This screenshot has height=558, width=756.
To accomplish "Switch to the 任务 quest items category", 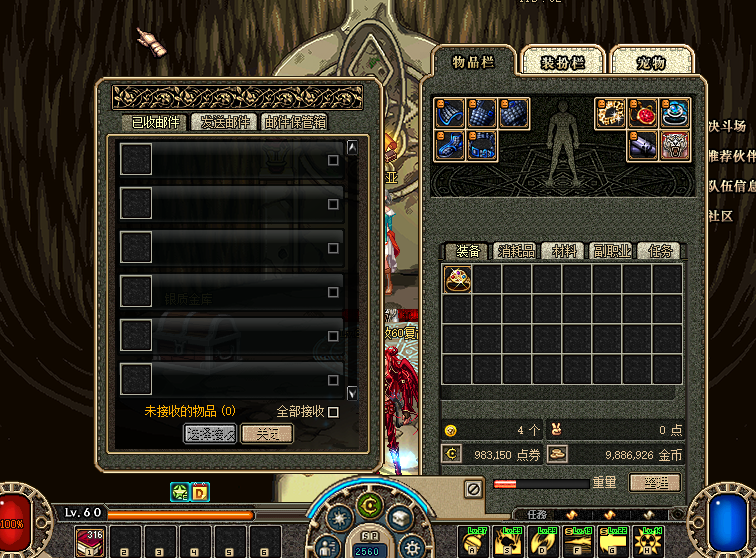I will pyautogui.click(x=660, y=251).
